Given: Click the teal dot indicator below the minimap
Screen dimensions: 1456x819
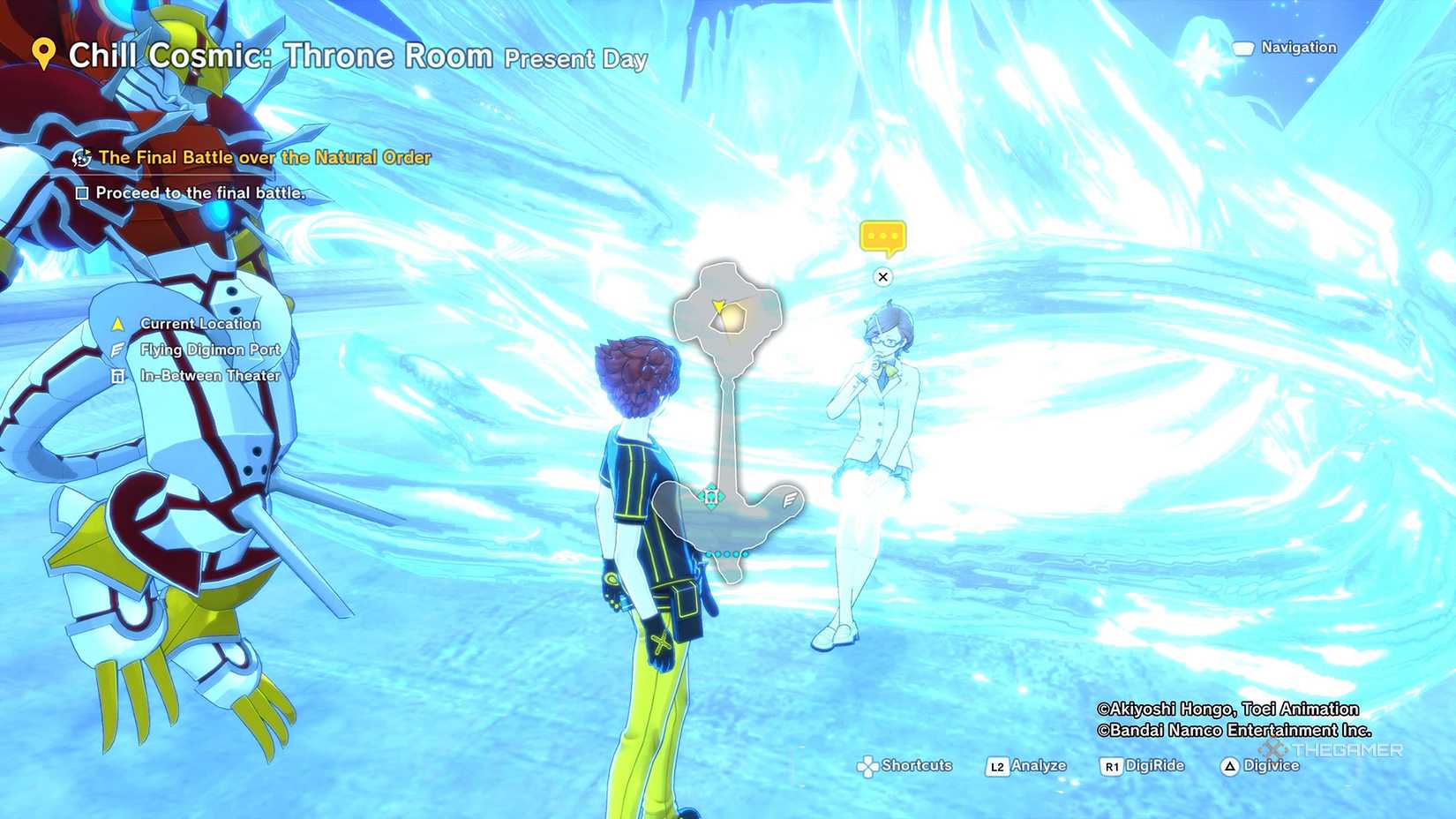Looking at the screenshot, I should (x=726, y=552).
